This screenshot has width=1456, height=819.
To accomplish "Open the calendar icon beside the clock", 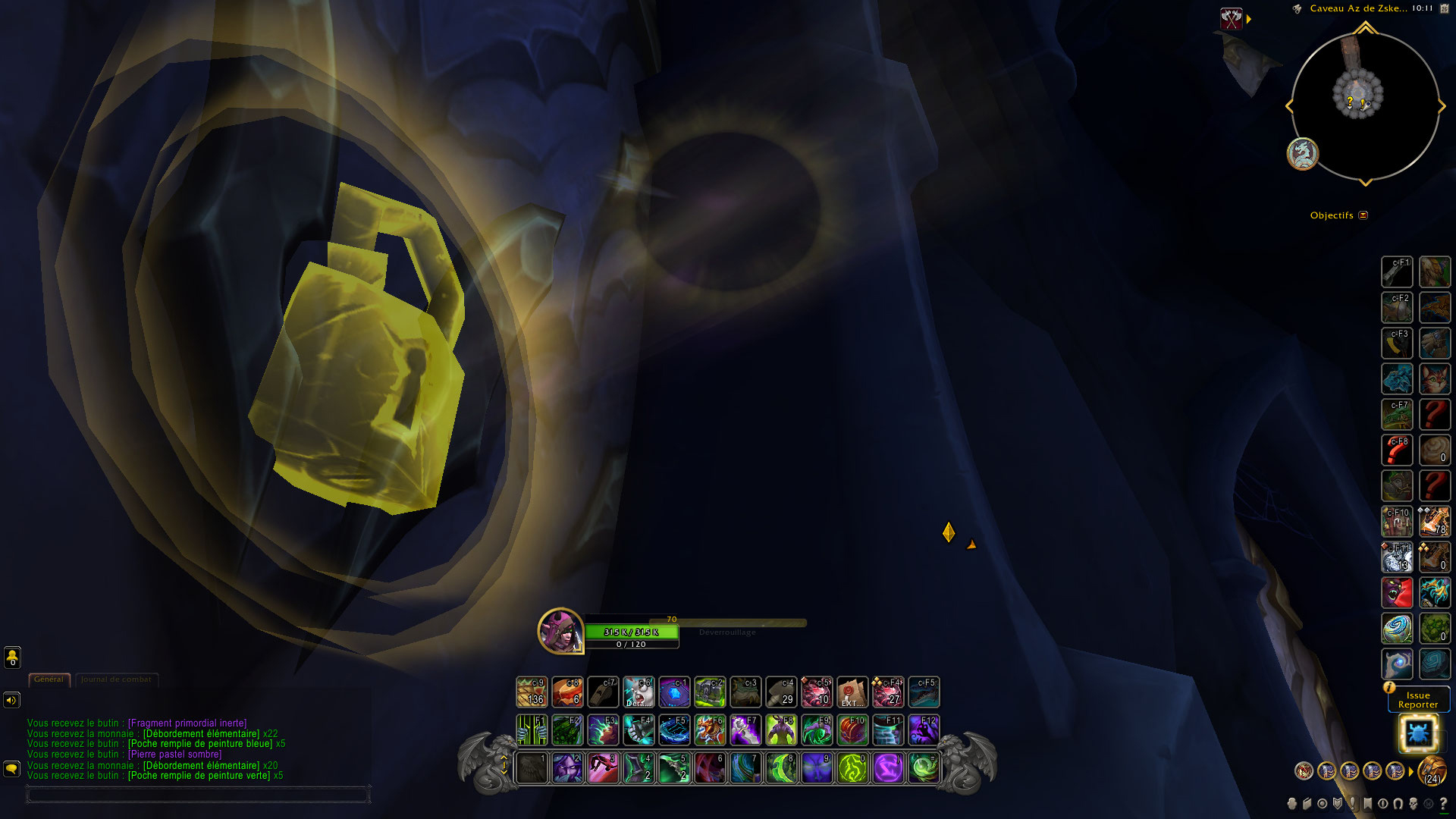I will pyautogui.click(x=1444, y=8).
